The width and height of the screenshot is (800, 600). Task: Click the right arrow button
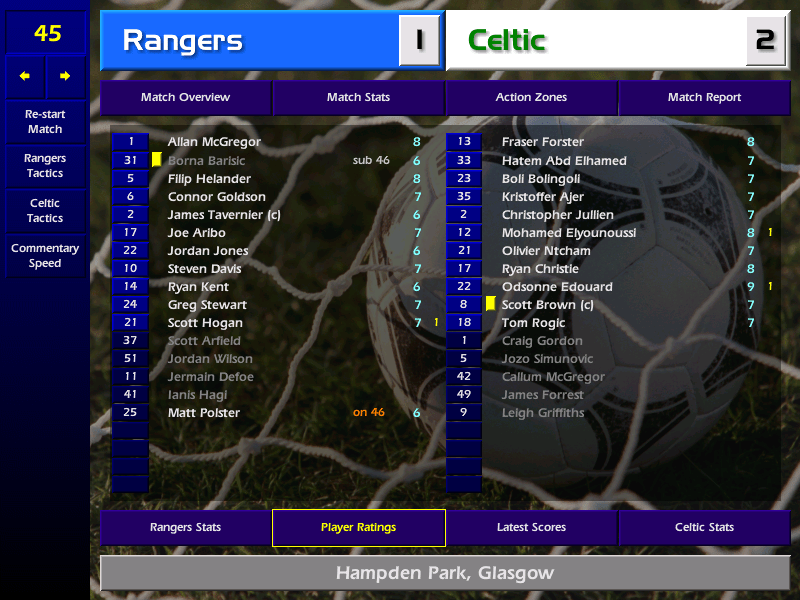65,76
